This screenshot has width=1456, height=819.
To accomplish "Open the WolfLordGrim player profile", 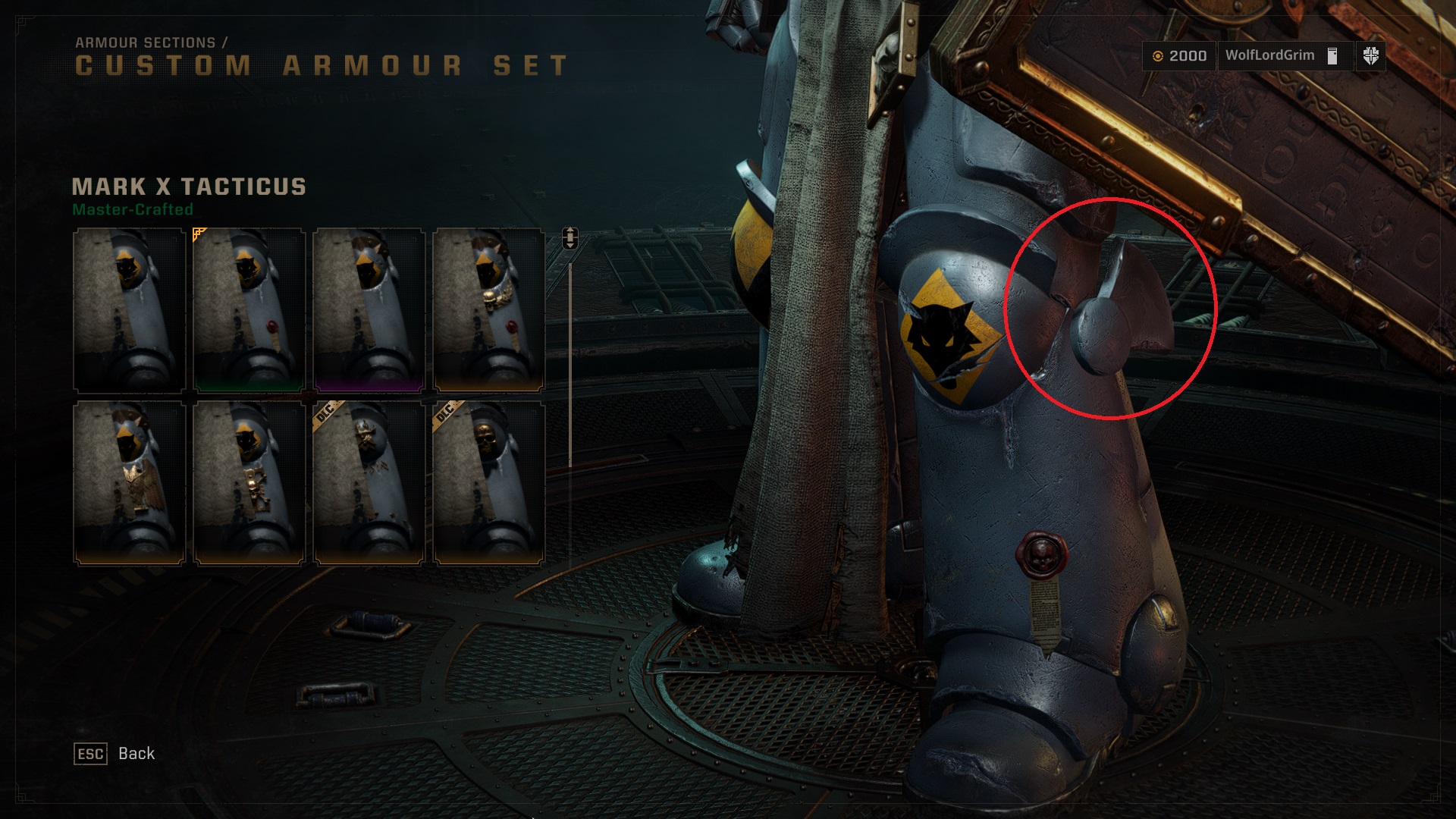I will [1270, 55].
